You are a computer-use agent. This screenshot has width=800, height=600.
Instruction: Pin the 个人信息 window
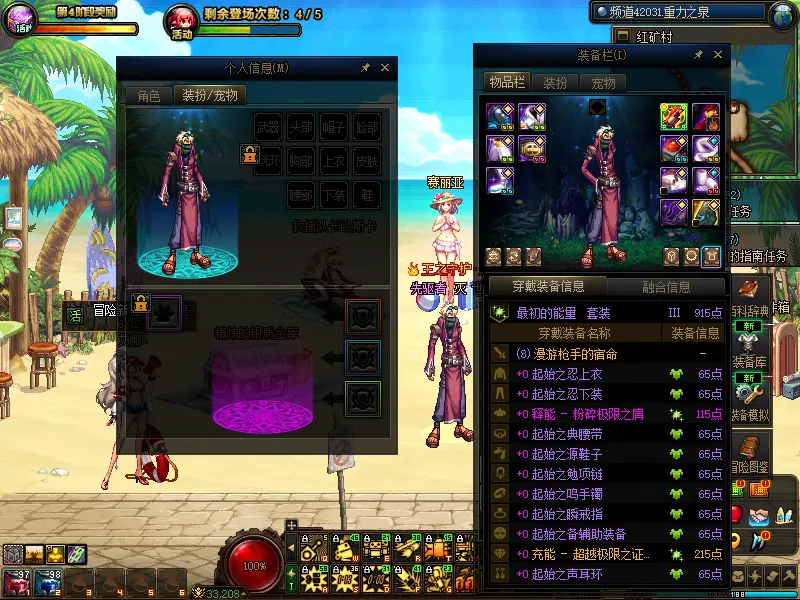365,68
